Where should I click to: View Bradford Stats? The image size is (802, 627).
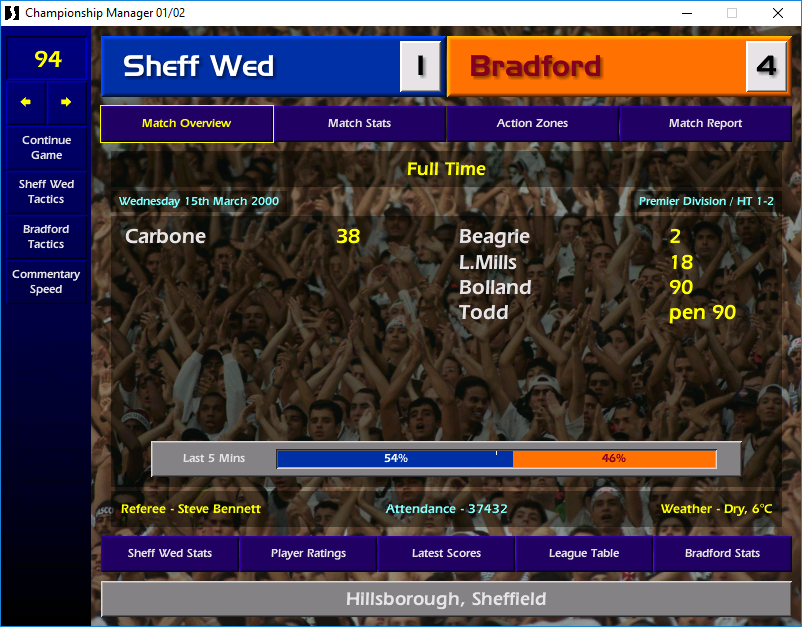722,553
